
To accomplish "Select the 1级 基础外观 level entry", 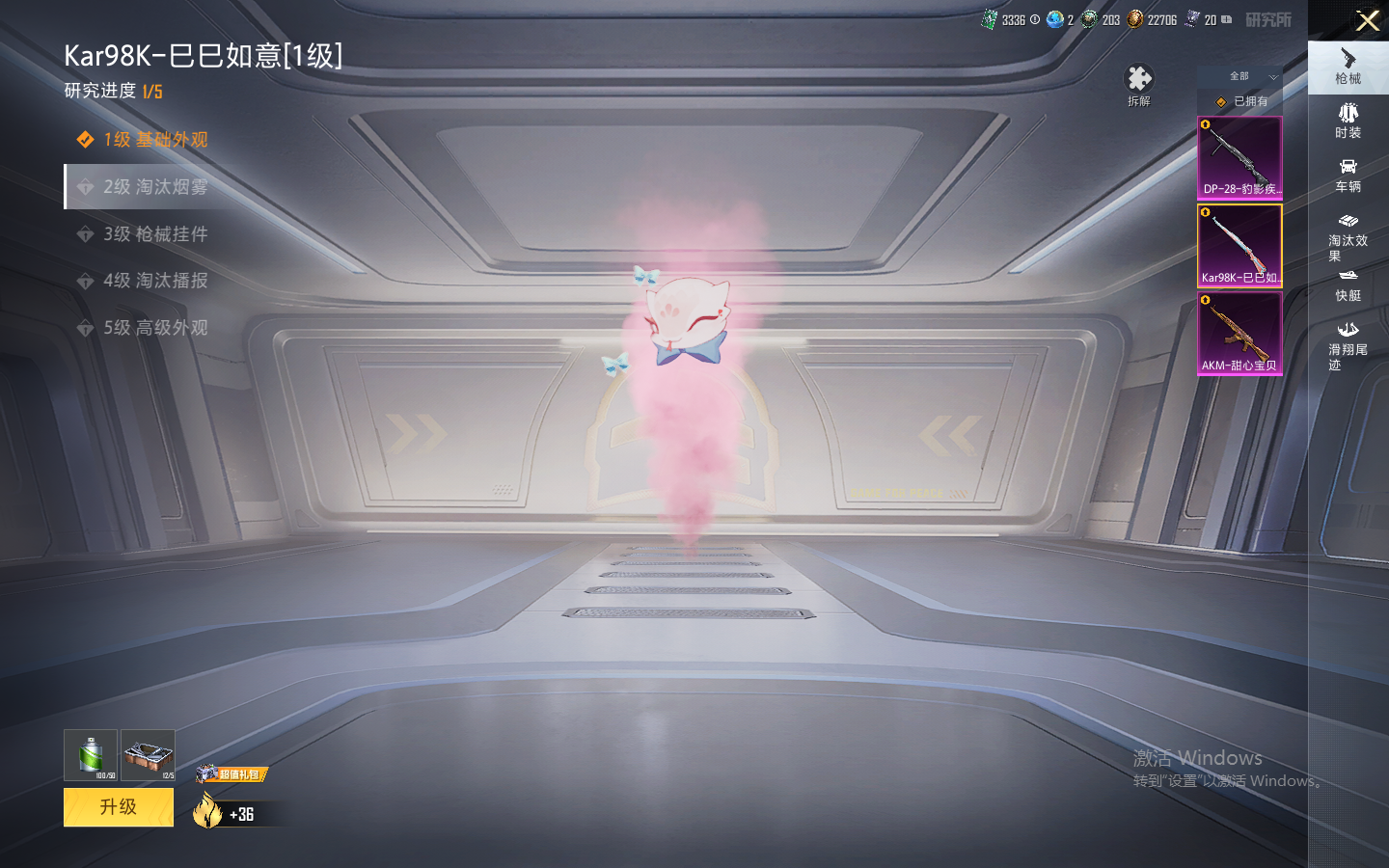I will (154, 140).
